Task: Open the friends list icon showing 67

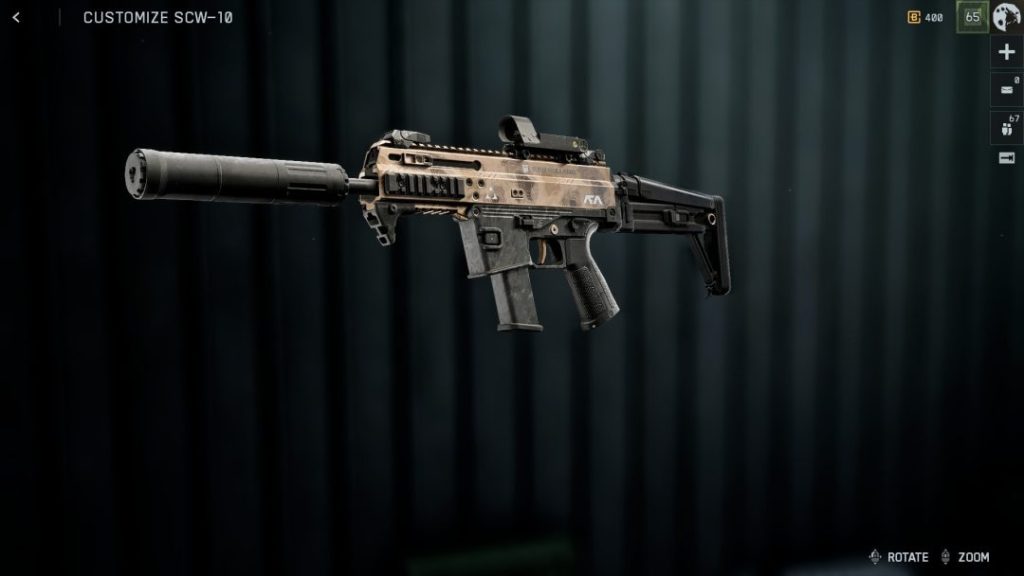Action: point(1006,126)
